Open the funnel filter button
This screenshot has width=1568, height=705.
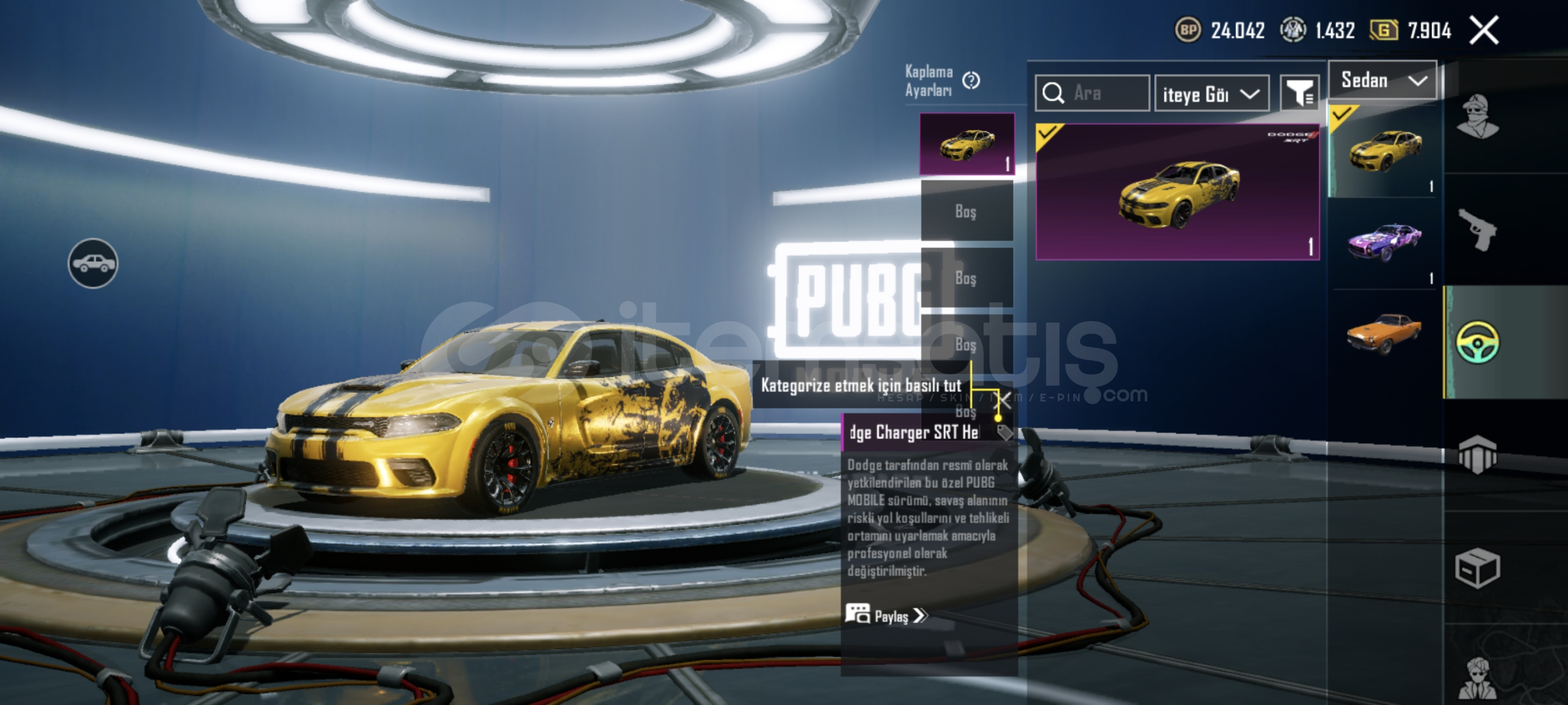pyautogui.click(x=1300, y=94)
